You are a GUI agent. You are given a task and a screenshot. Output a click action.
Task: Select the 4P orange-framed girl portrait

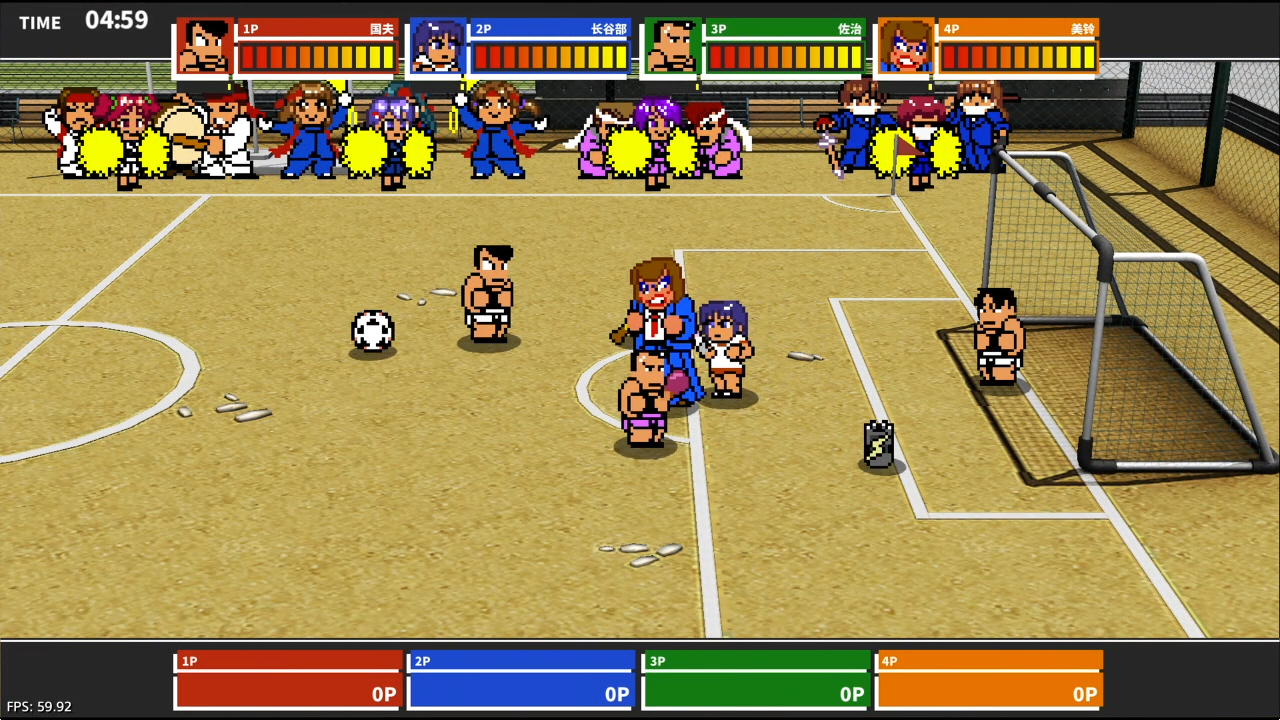pos(906,47)
